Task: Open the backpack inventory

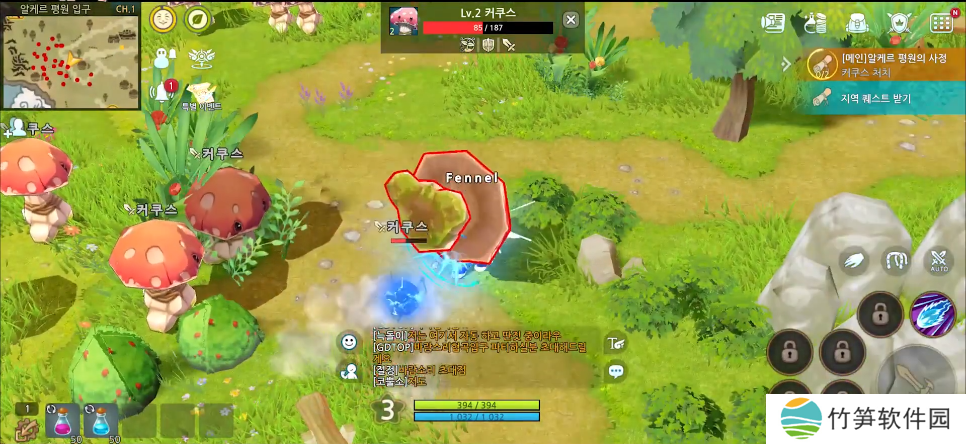Action: (856, 22)
